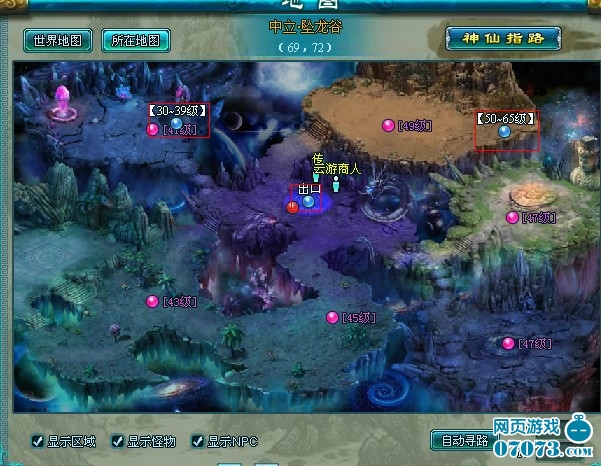Select the 43级 monster marker
Viewport: 601px width, 466px height.
[153, 301]
